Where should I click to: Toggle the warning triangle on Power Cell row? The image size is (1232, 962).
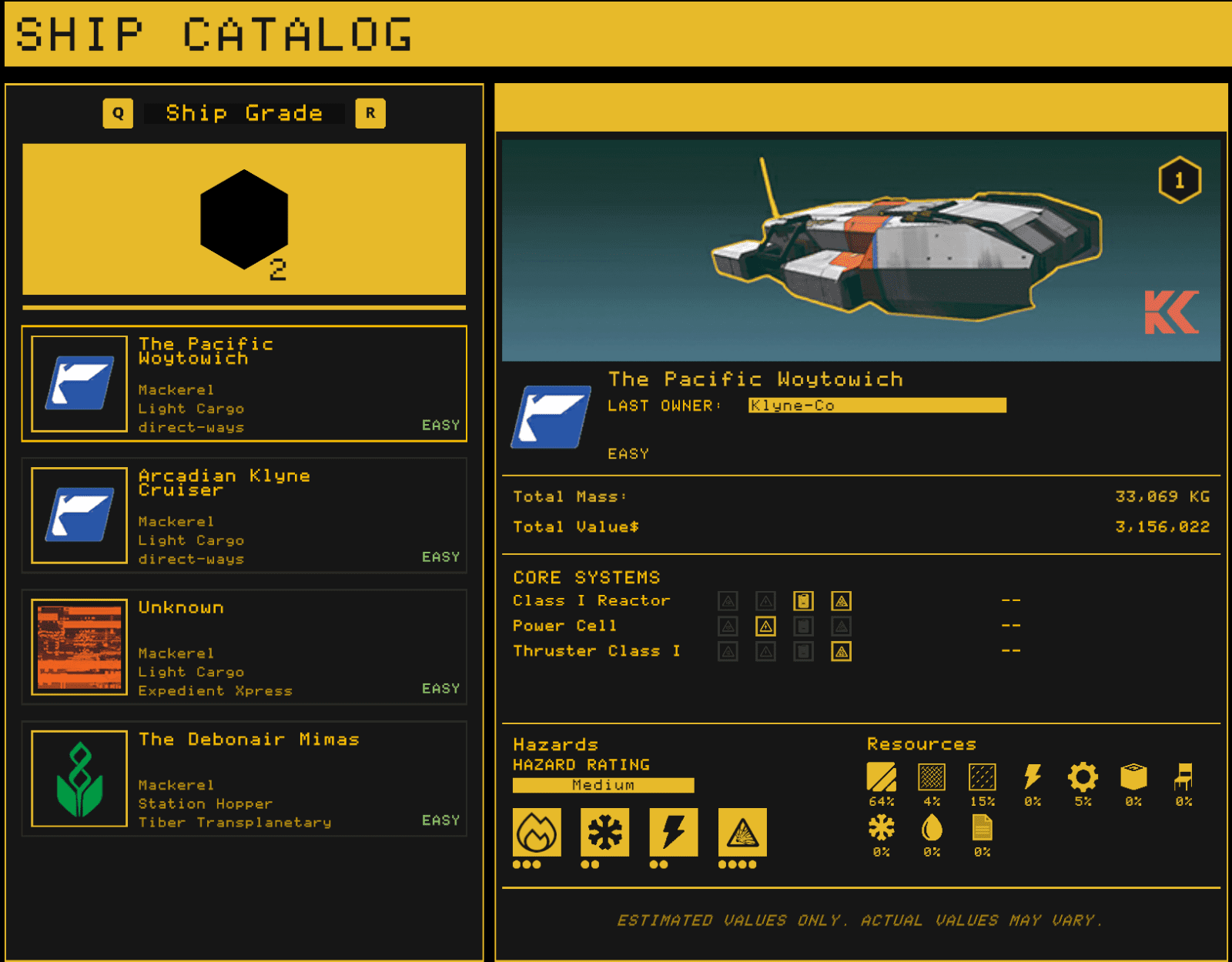[765, 626]
